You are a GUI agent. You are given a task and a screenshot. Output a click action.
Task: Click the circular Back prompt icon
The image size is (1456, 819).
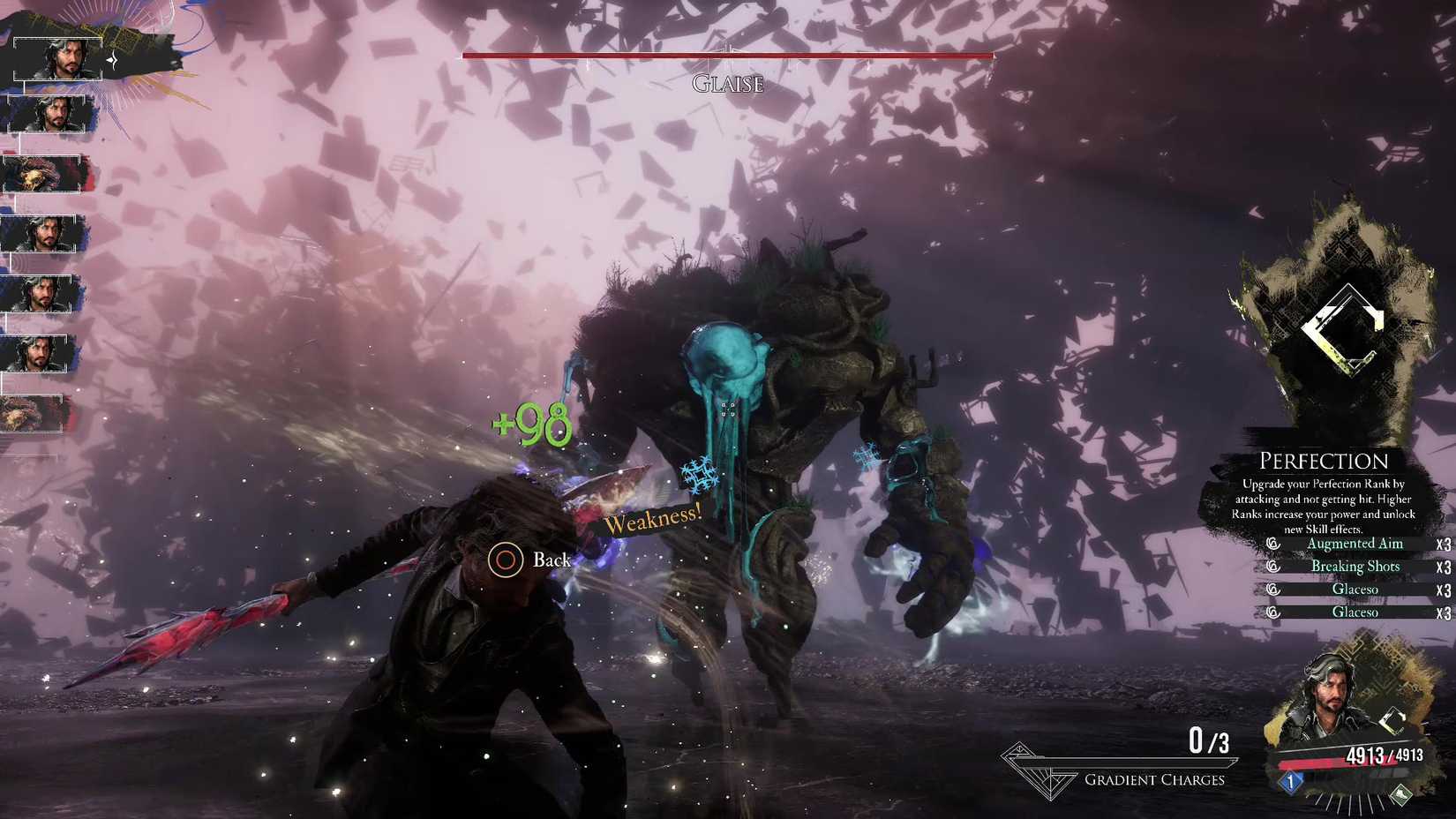pyautogui.click(x=506, y=560)
